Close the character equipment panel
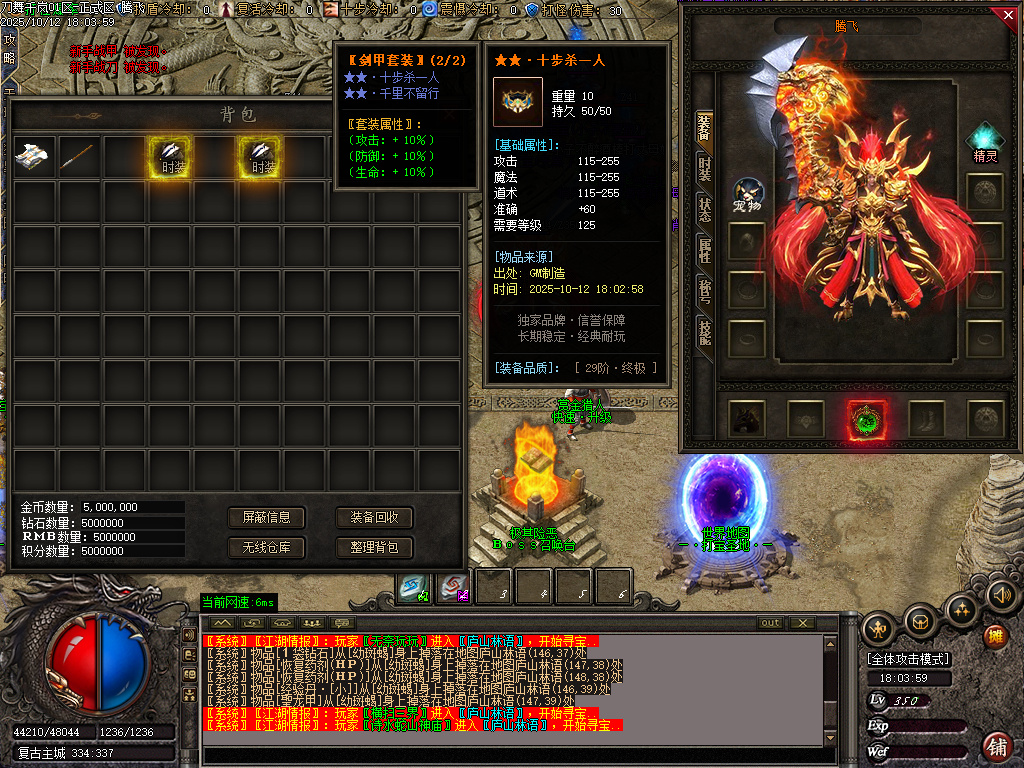 click(x=1007, y=15)
